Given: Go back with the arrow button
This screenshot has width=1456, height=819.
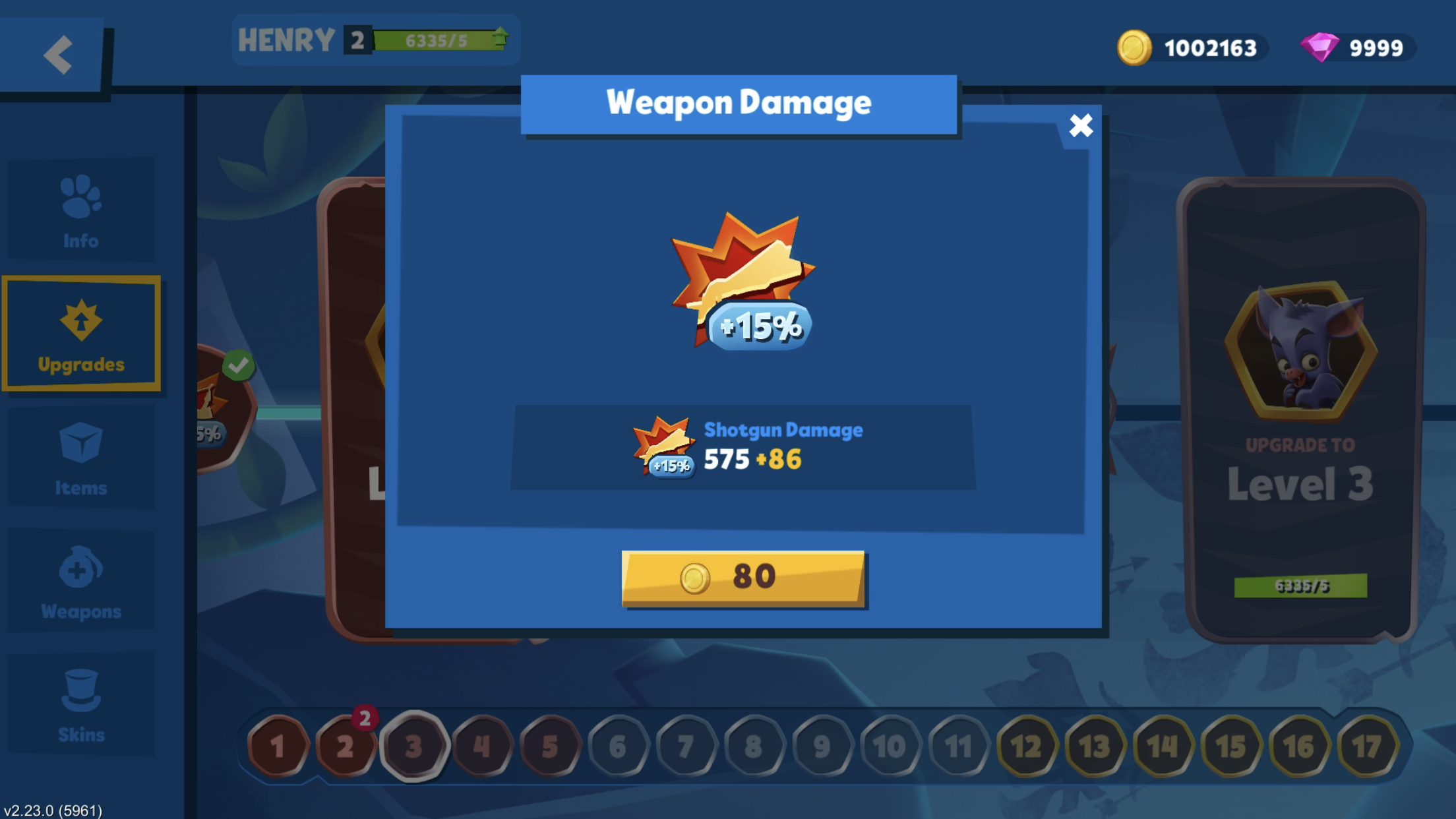Looking at the screenshot, I should (x=57, y=54).
